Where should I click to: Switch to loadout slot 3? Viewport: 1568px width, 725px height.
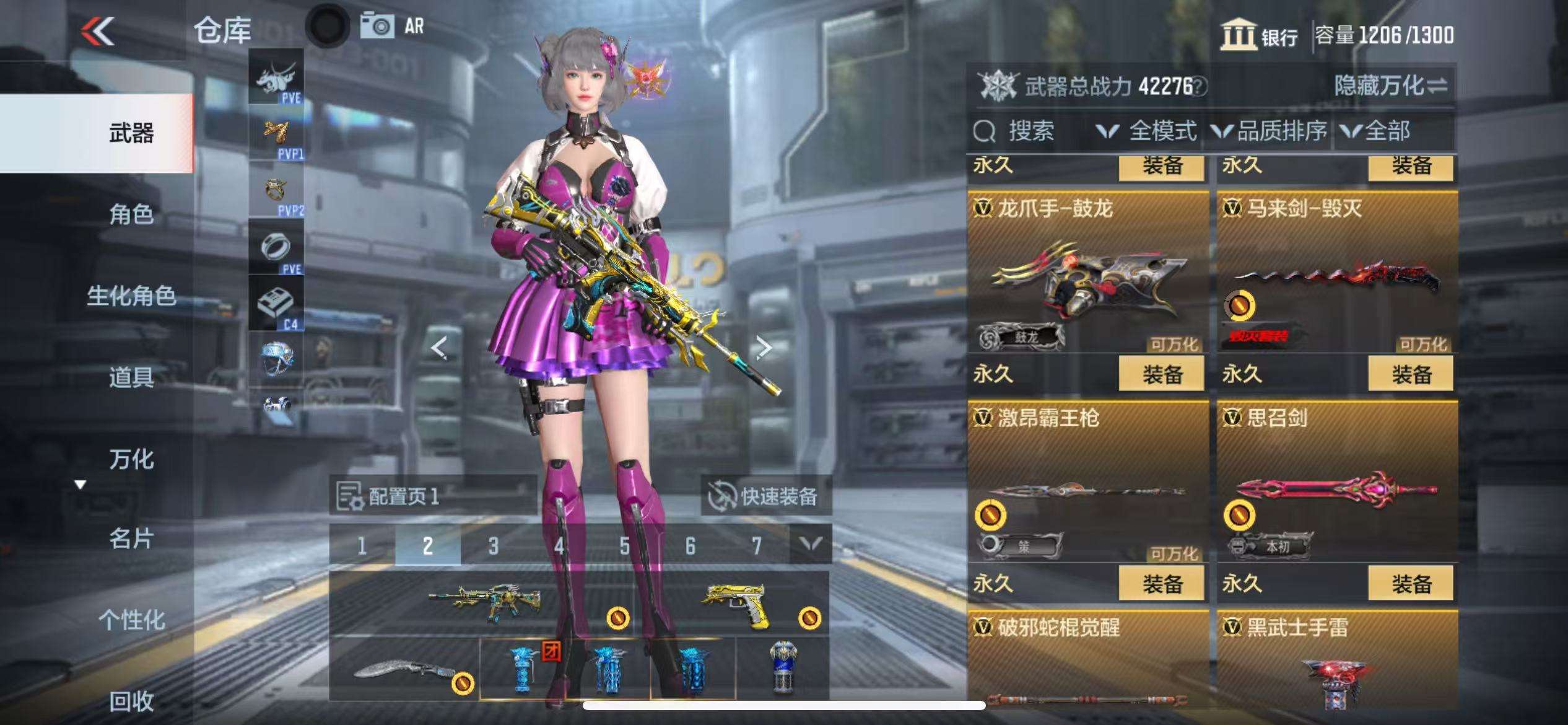pos(493,546)
